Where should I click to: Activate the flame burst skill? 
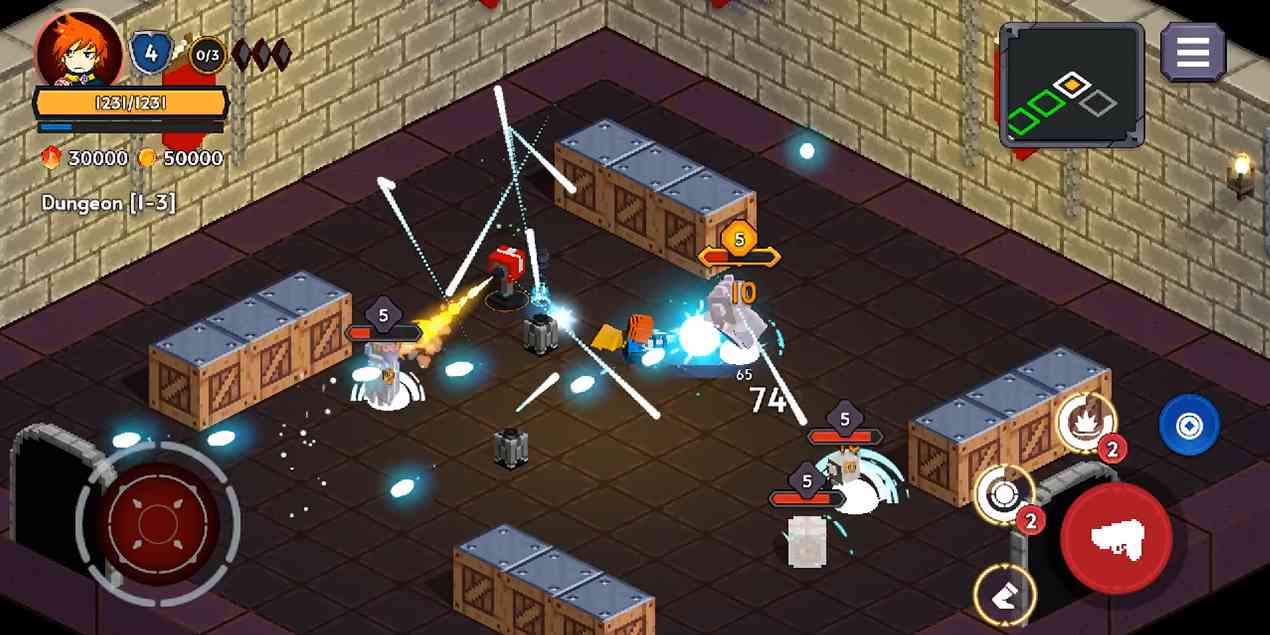pos(1085,423)
